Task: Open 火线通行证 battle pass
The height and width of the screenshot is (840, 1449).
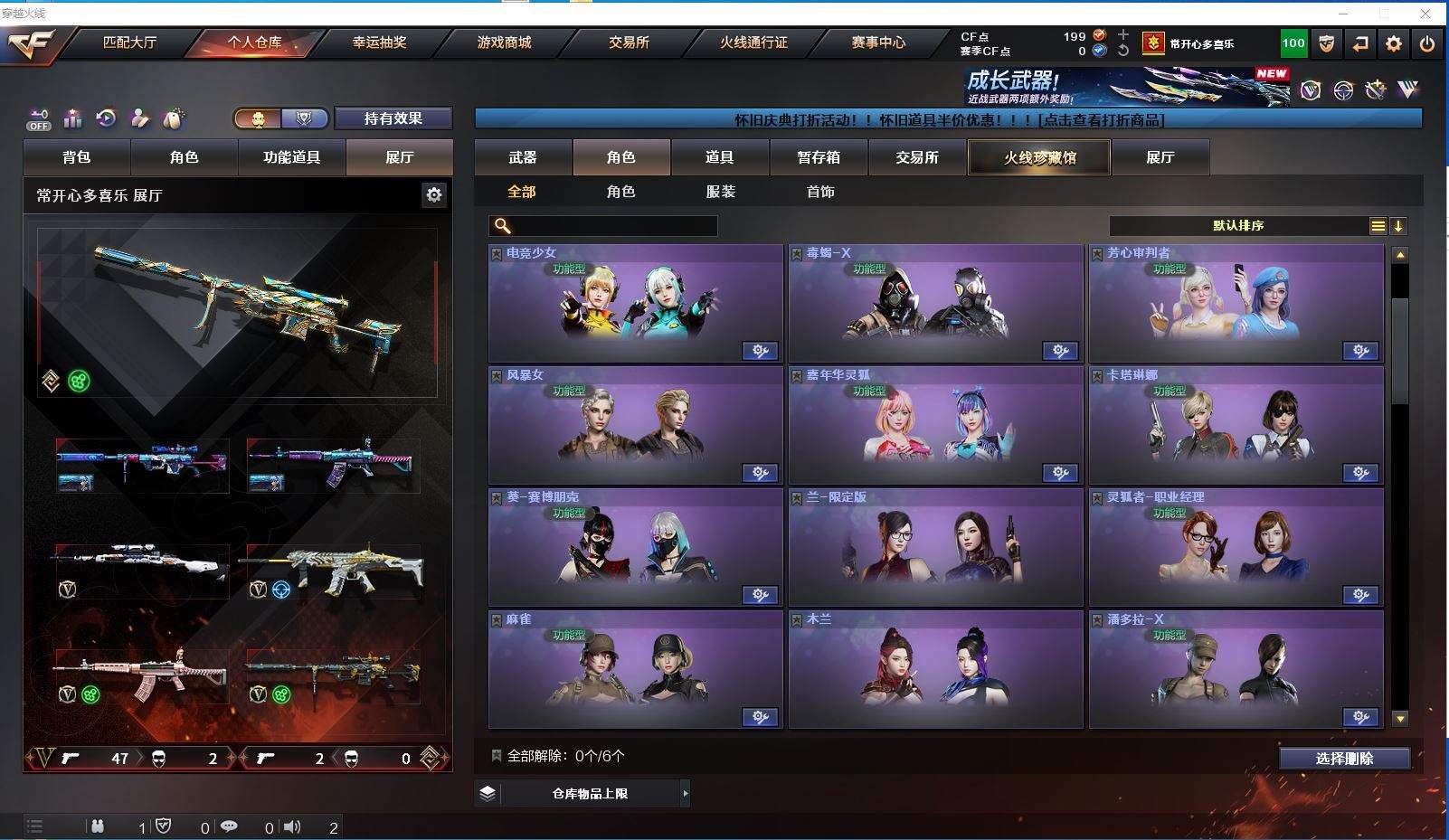Action: pos(753,42)
